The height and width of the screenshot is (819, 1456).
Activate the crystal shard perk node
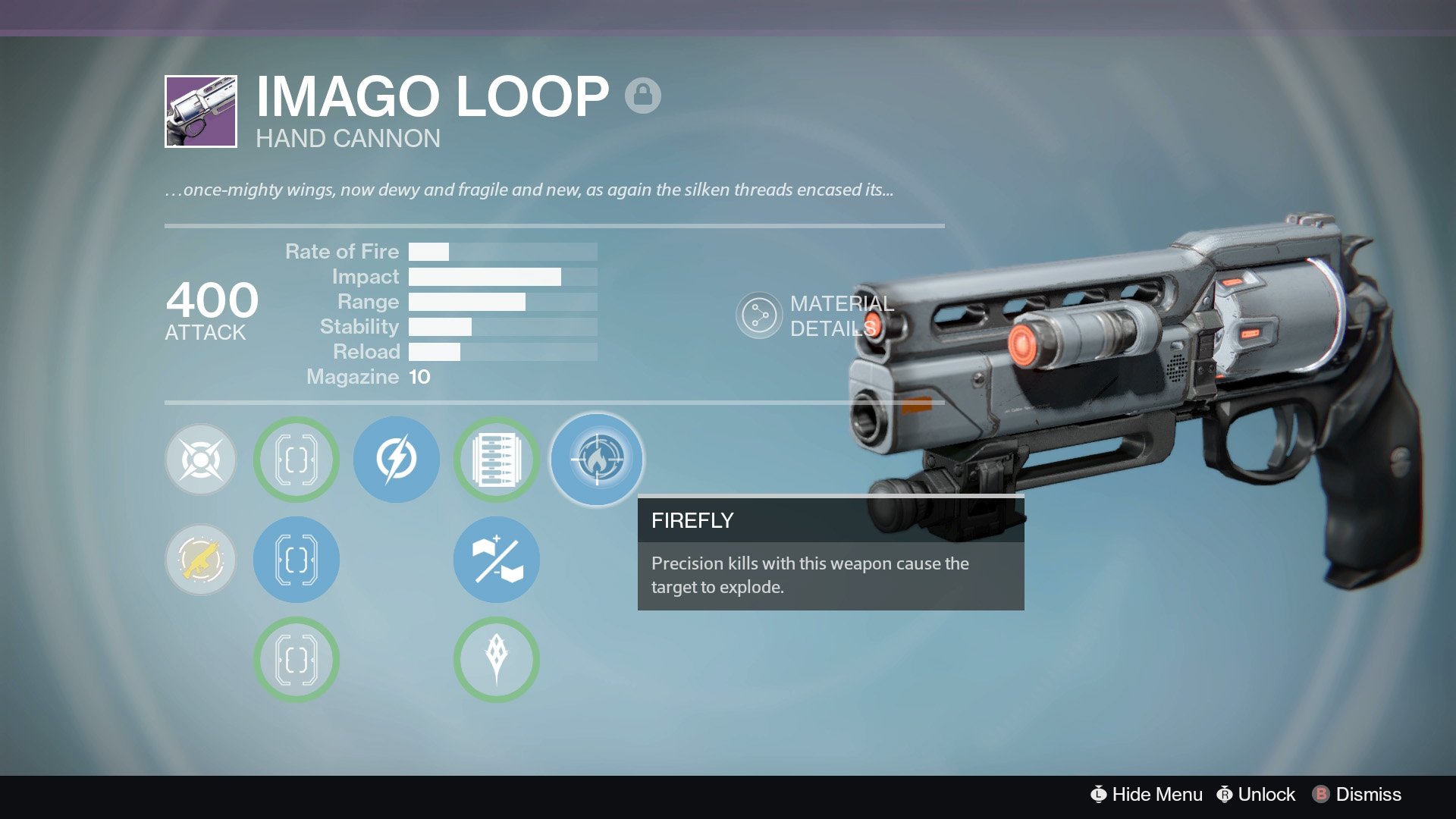pyautogui.click(x=497, y=660)
